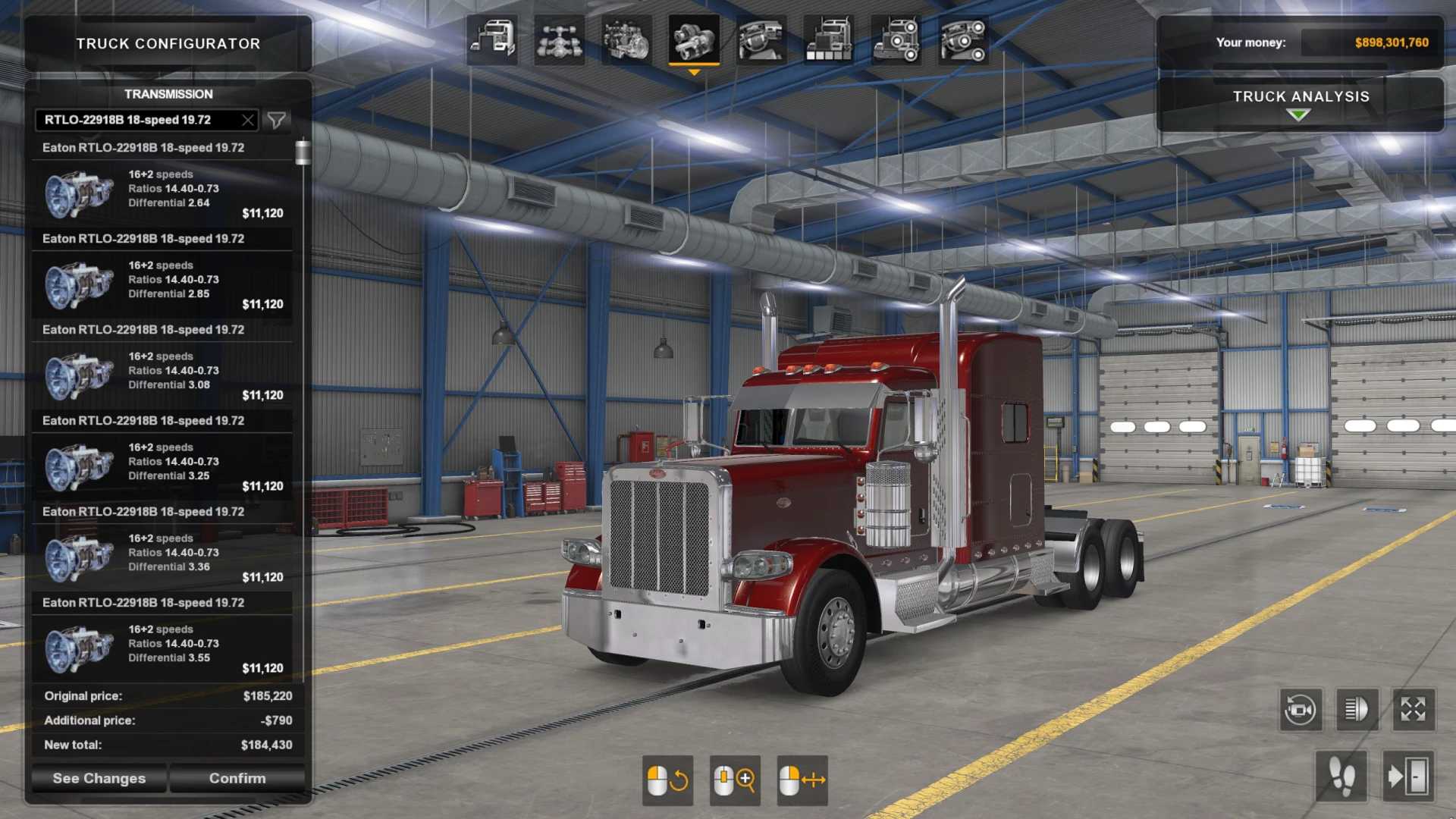Viewport: 1456px width, 819px height.
Task: Switch to the cabin category tab
Action: click(491, 39)
